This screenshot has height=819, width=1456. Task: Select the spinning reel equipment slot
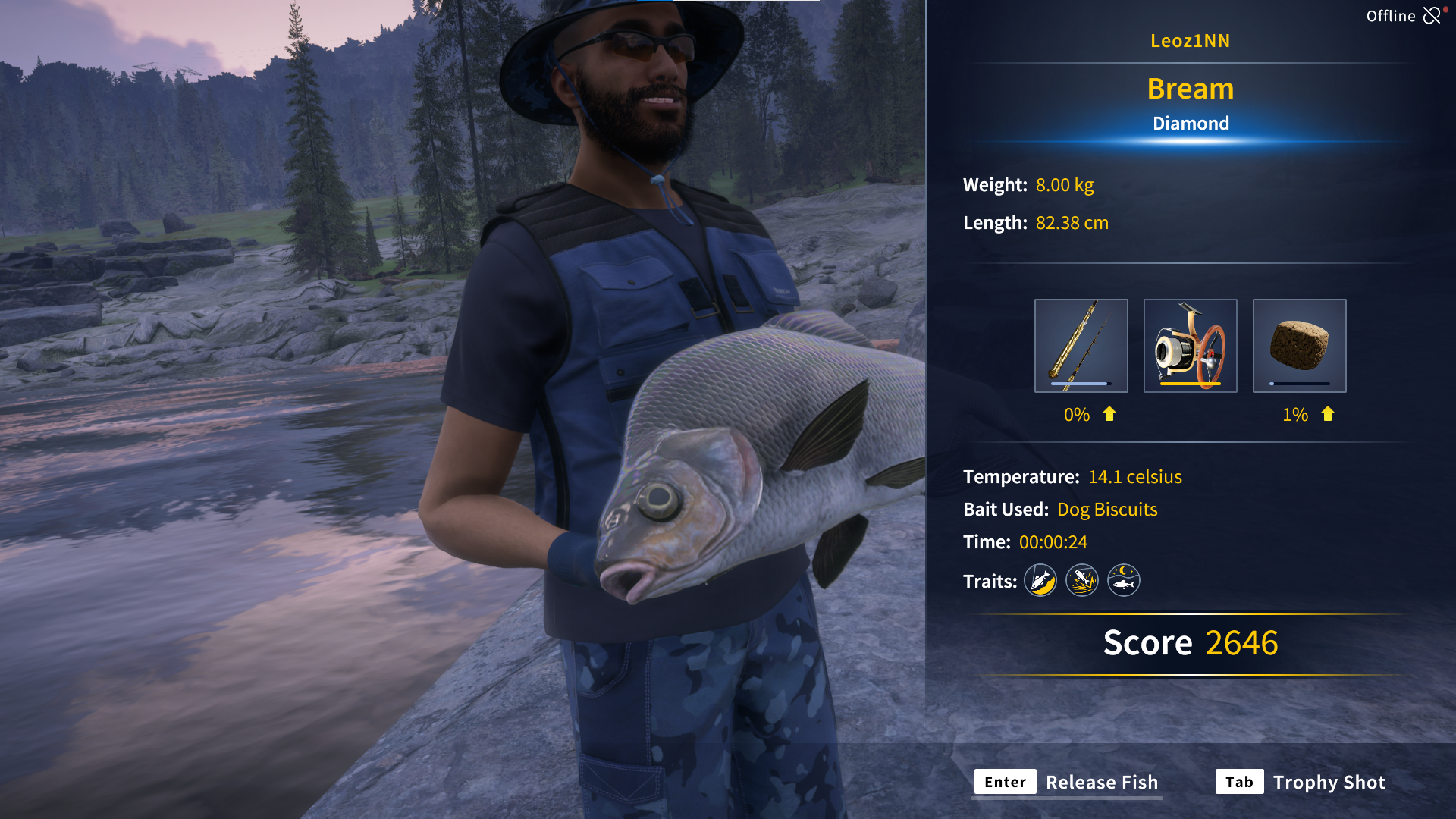[1190, 346]
